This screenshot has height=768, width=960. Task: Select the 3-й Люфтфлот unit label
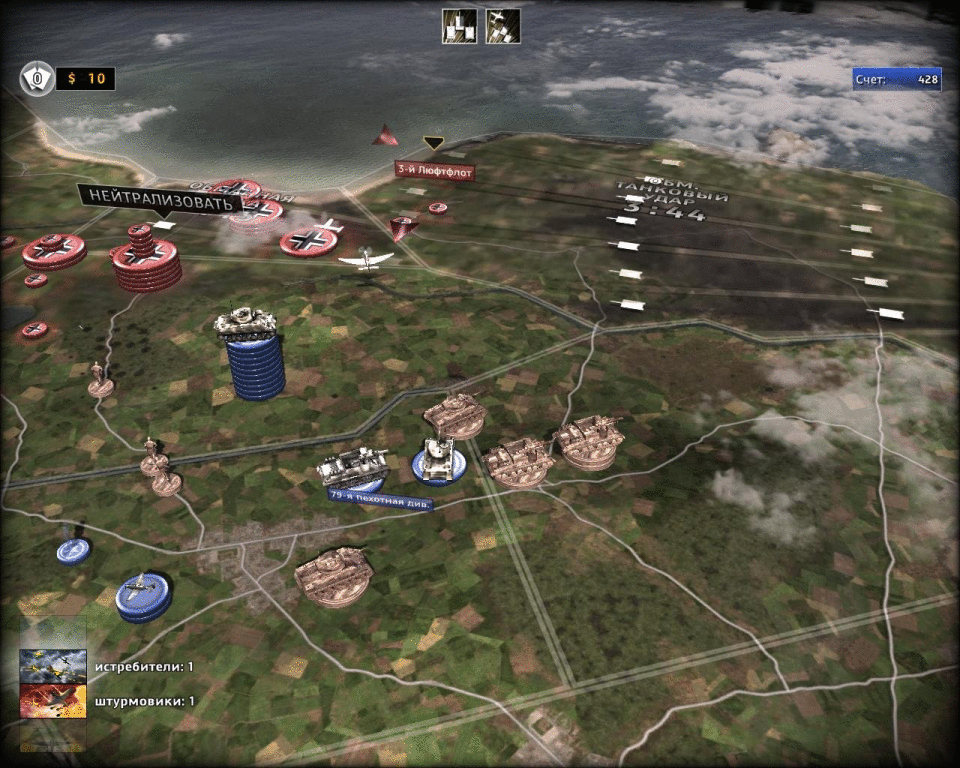pyautogui.click(x=434, y=171)
